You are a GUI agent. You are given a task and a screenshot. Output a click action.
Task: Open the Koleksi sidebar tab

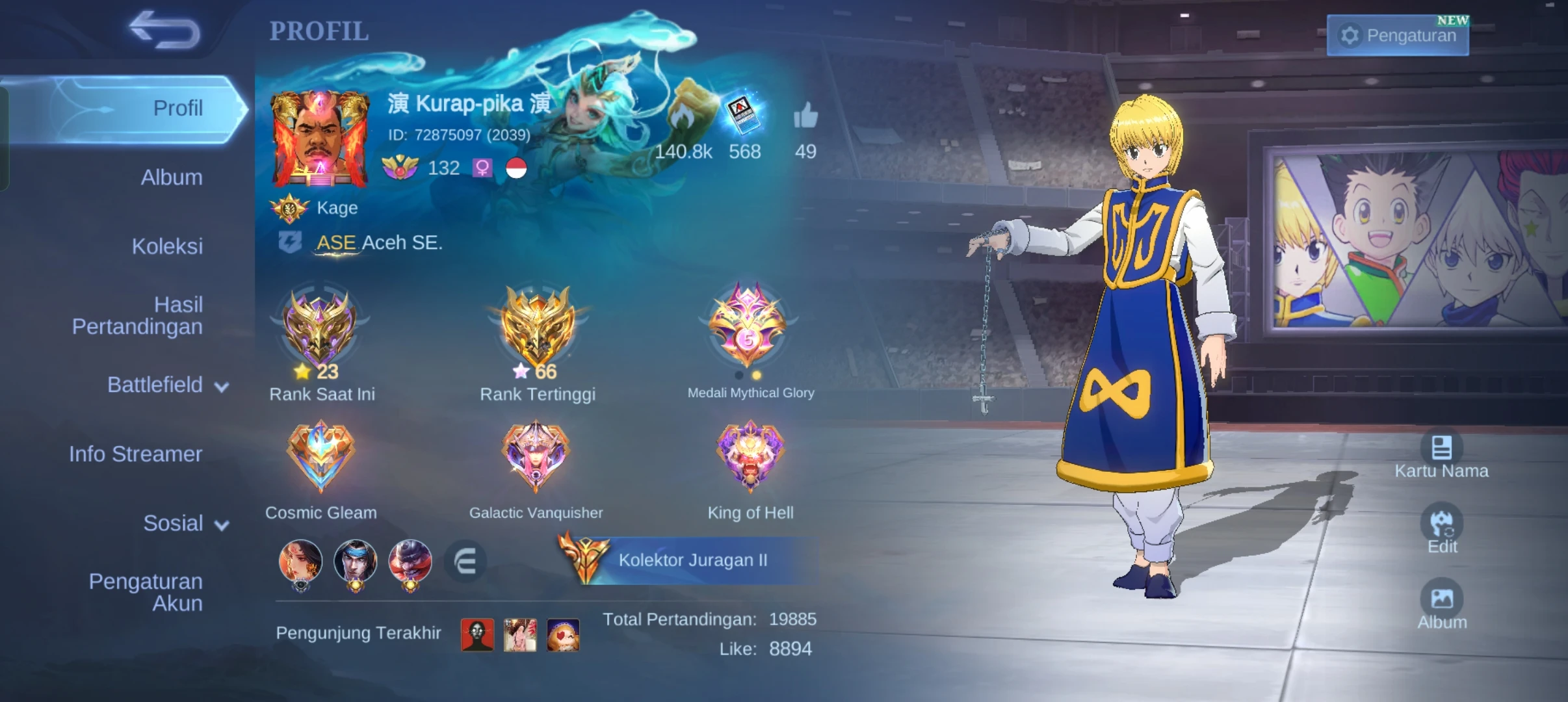(x=167, y=246)
